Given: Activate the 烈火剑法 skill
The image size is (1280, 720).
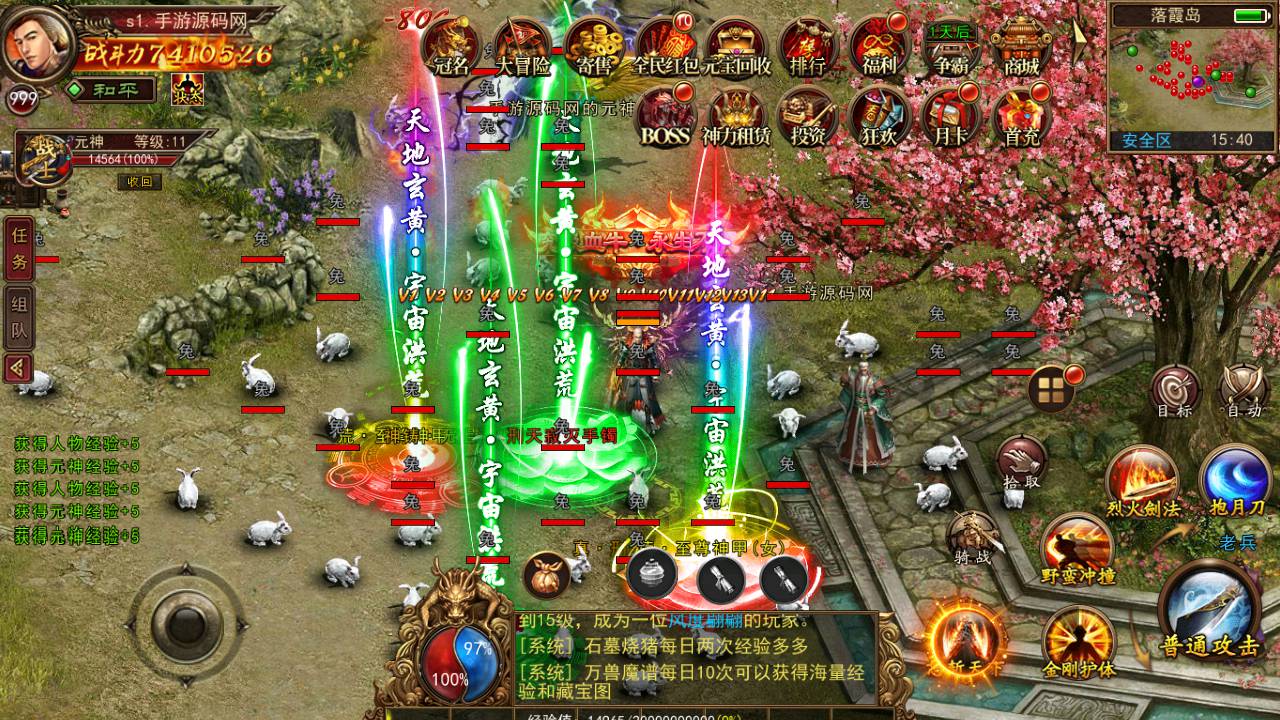Looking at the screenshot, I should pos(1142,482).
